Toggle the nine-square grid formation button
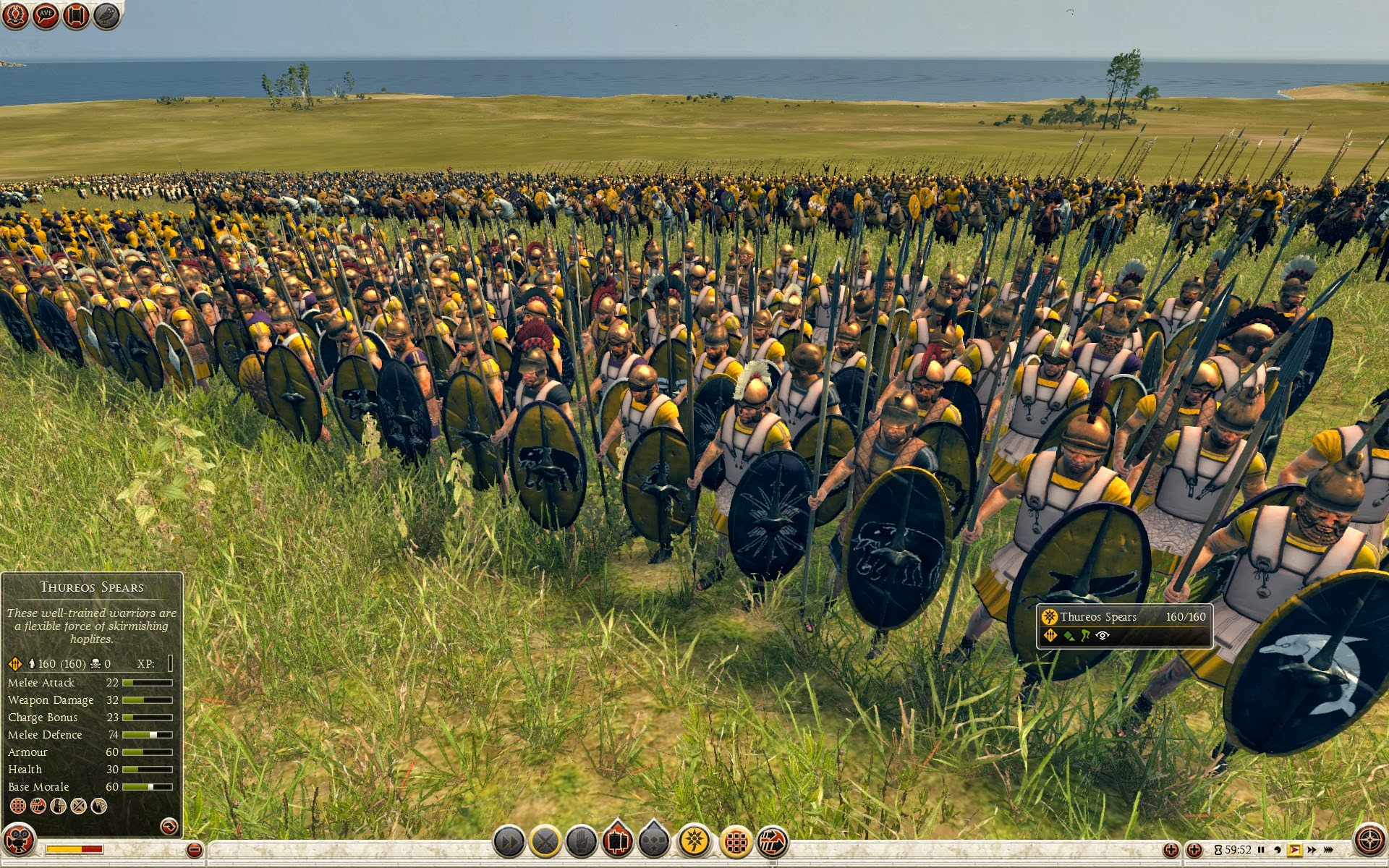 click(x=736, y=842)
